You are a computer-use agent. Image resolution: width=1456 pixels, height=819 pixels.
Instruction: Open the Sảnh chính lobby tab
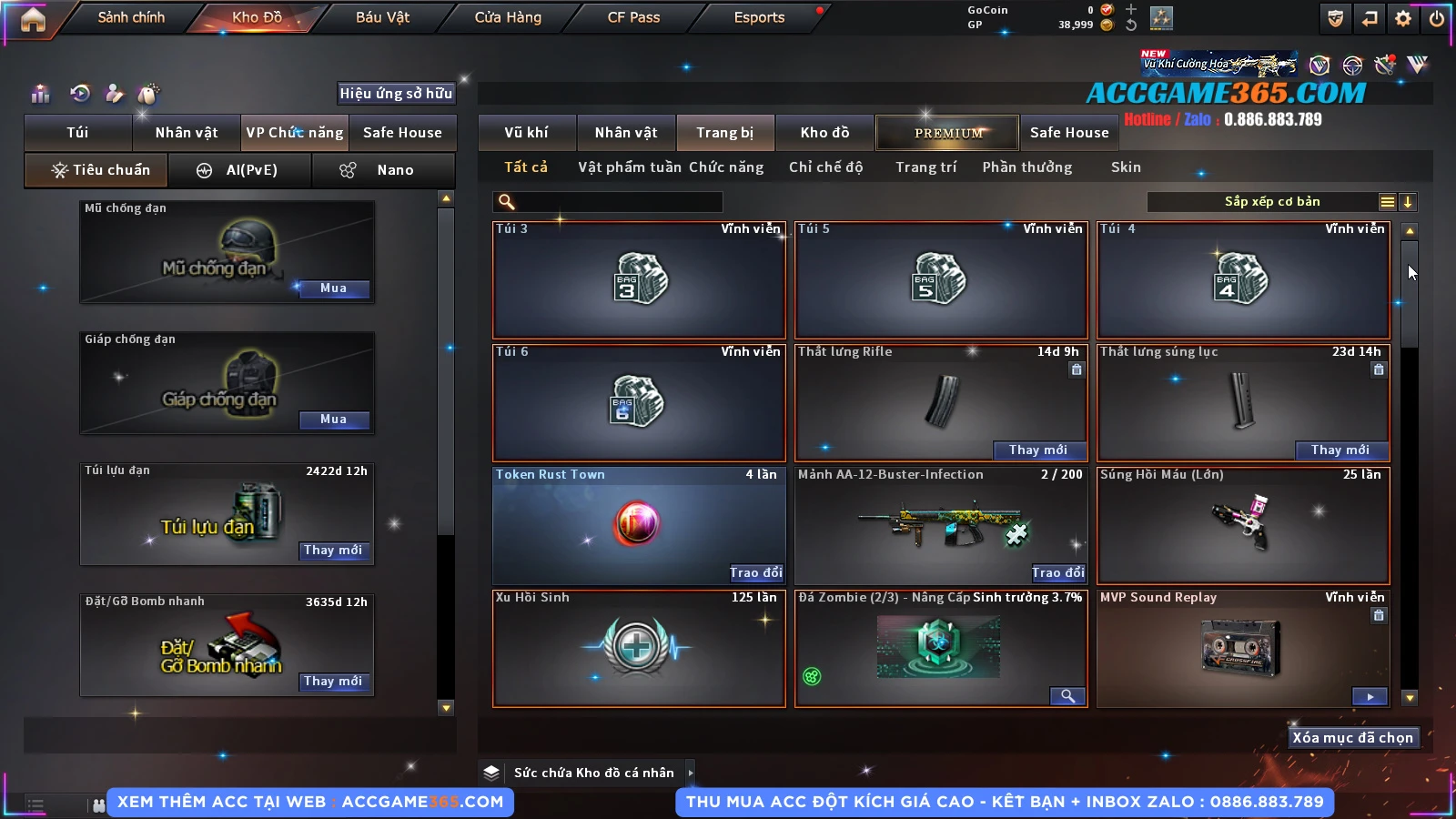[131, 17]
